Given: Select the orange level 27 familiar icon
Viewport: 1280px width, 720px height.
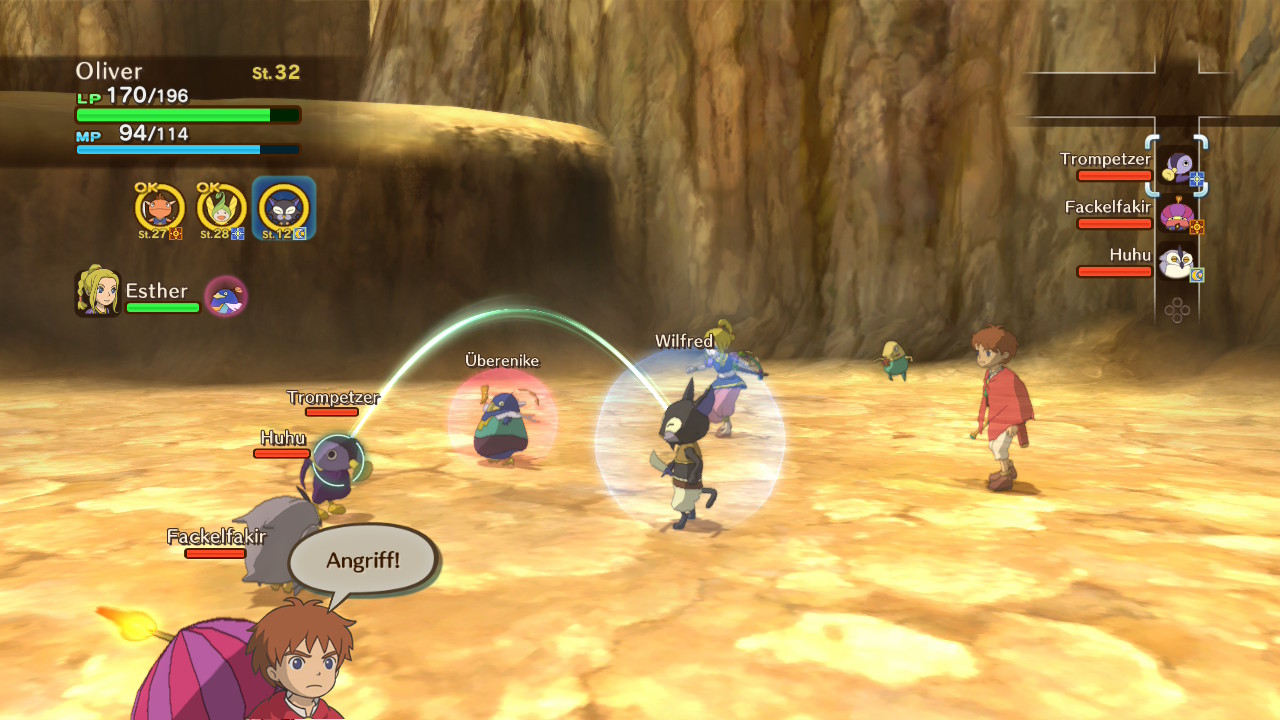Looking at the screenshot, I should [160, 209].
